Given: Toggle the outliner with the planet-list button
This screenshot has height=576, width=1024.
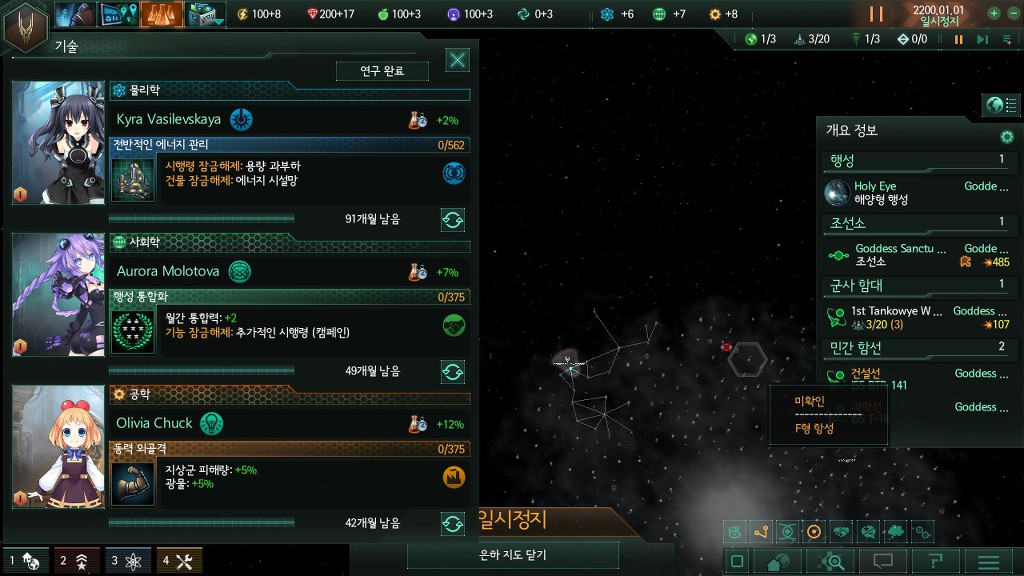Looking at the screenshot, I should pyautogui.click(x=1000, y=105).
